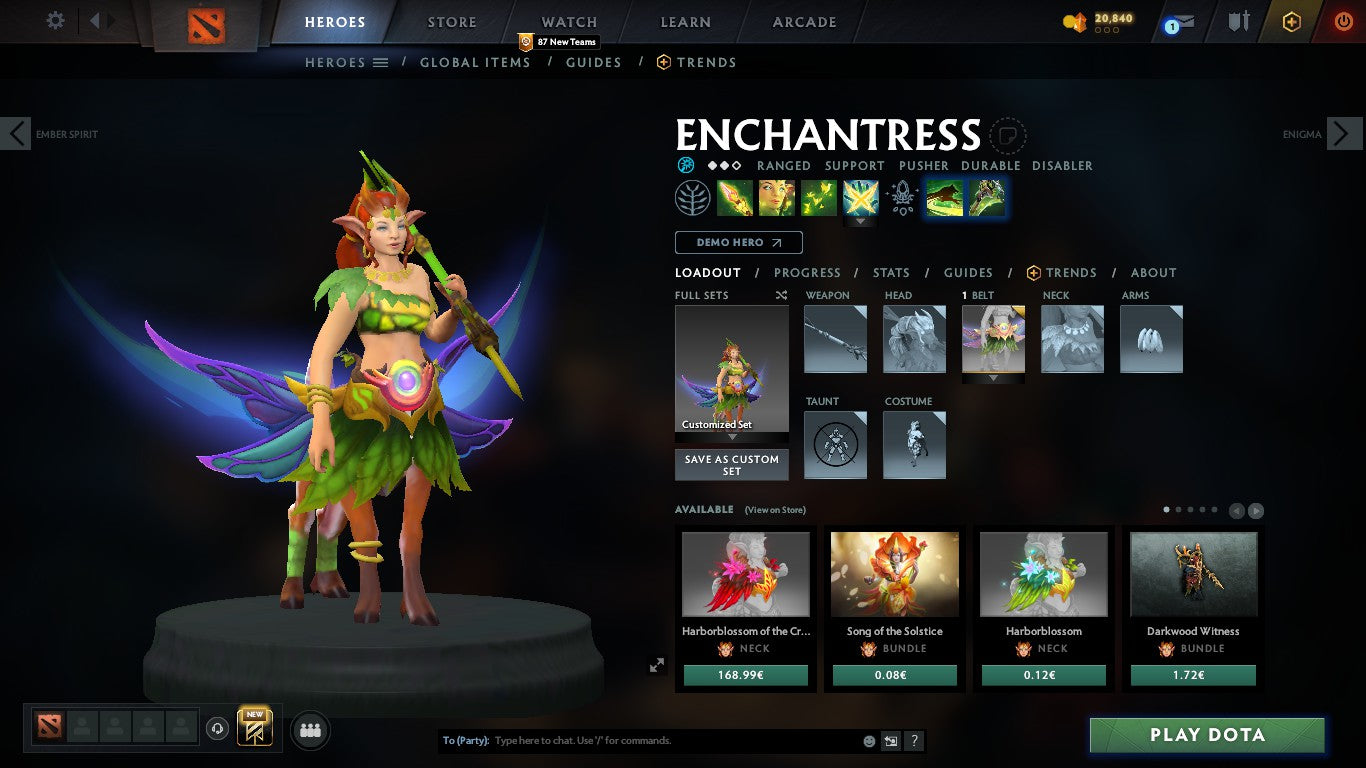This screenshot has height=768, width=1366.
Task: Expand the ability details dropdown arrow
Action: [x=860, y=222]
